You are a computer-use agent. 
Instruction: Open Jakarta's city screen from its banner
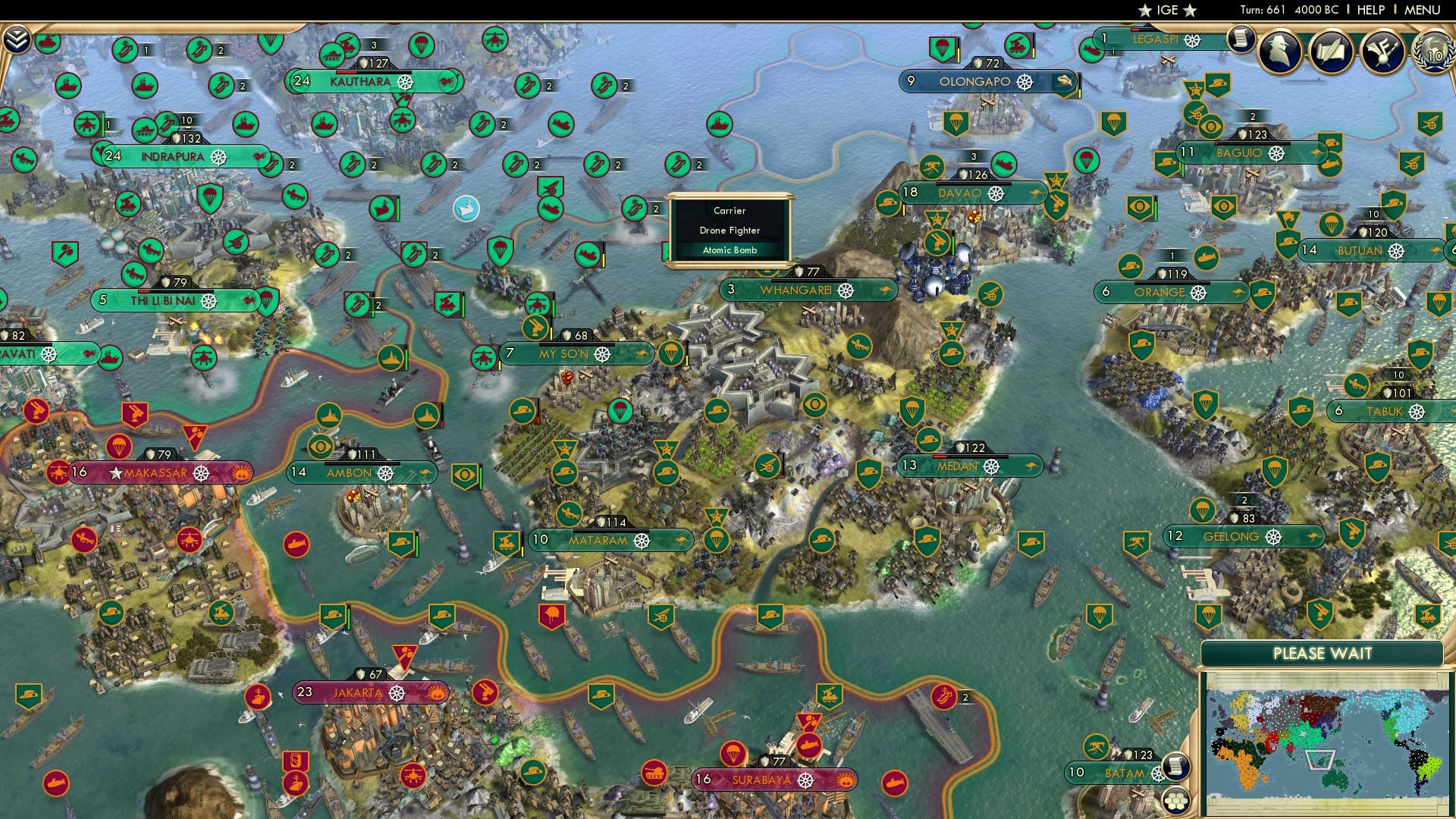pyautogui.click(x=360, y=692)
